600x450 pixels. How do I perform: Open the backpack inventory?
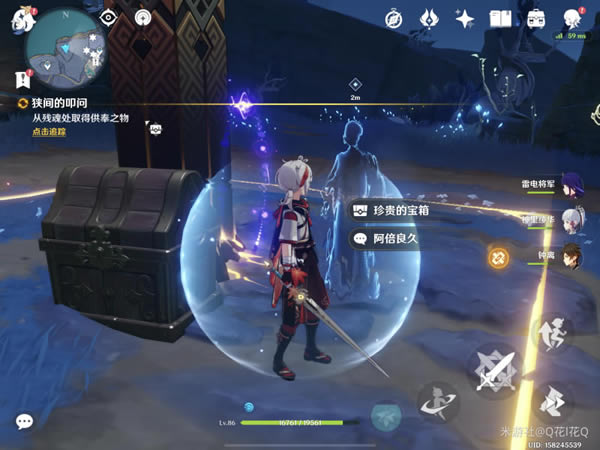point(536,19)
